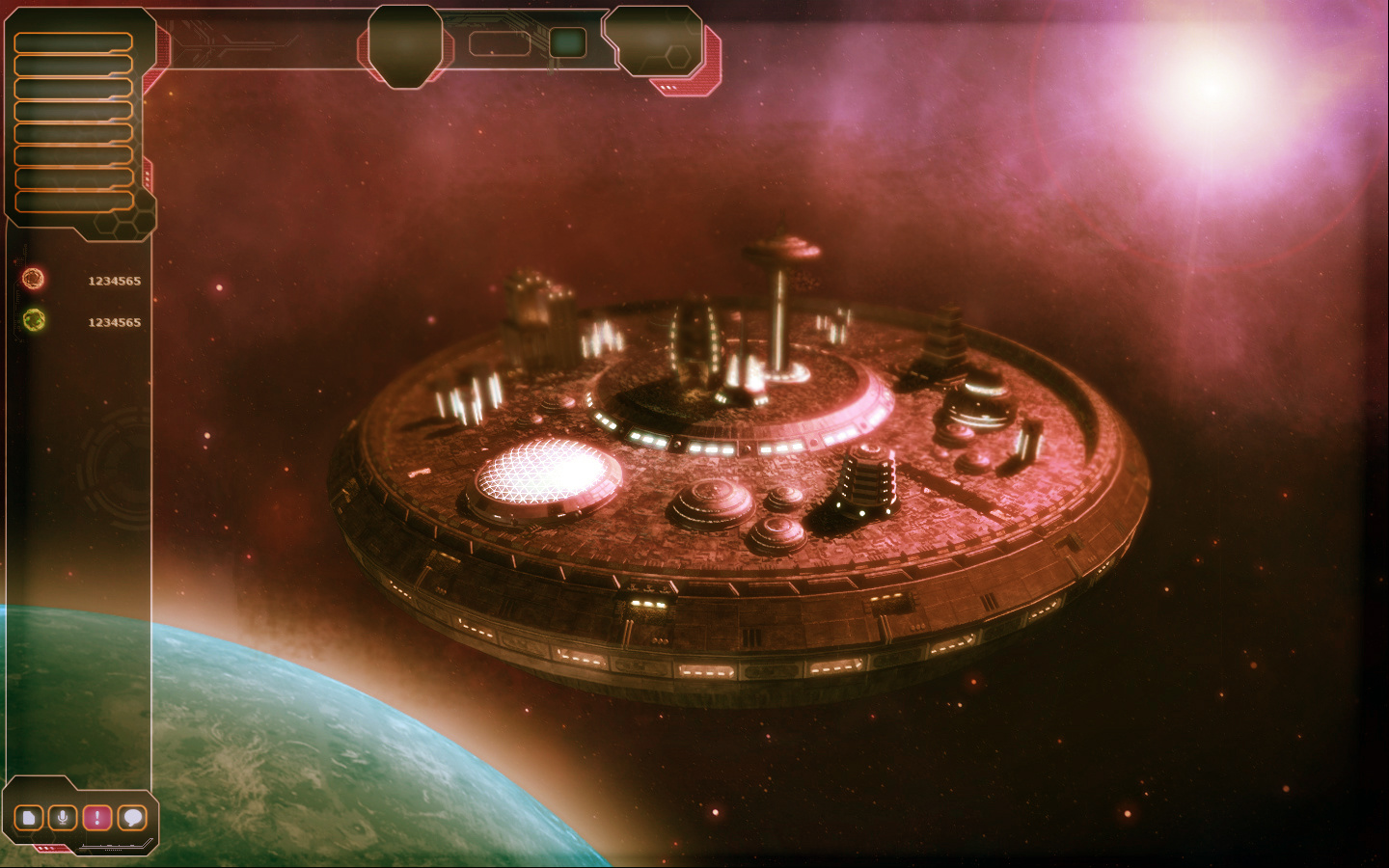Screen dimensions: 1389x868
Task: Open the red exclamation alert button
Action: point(96,819)
